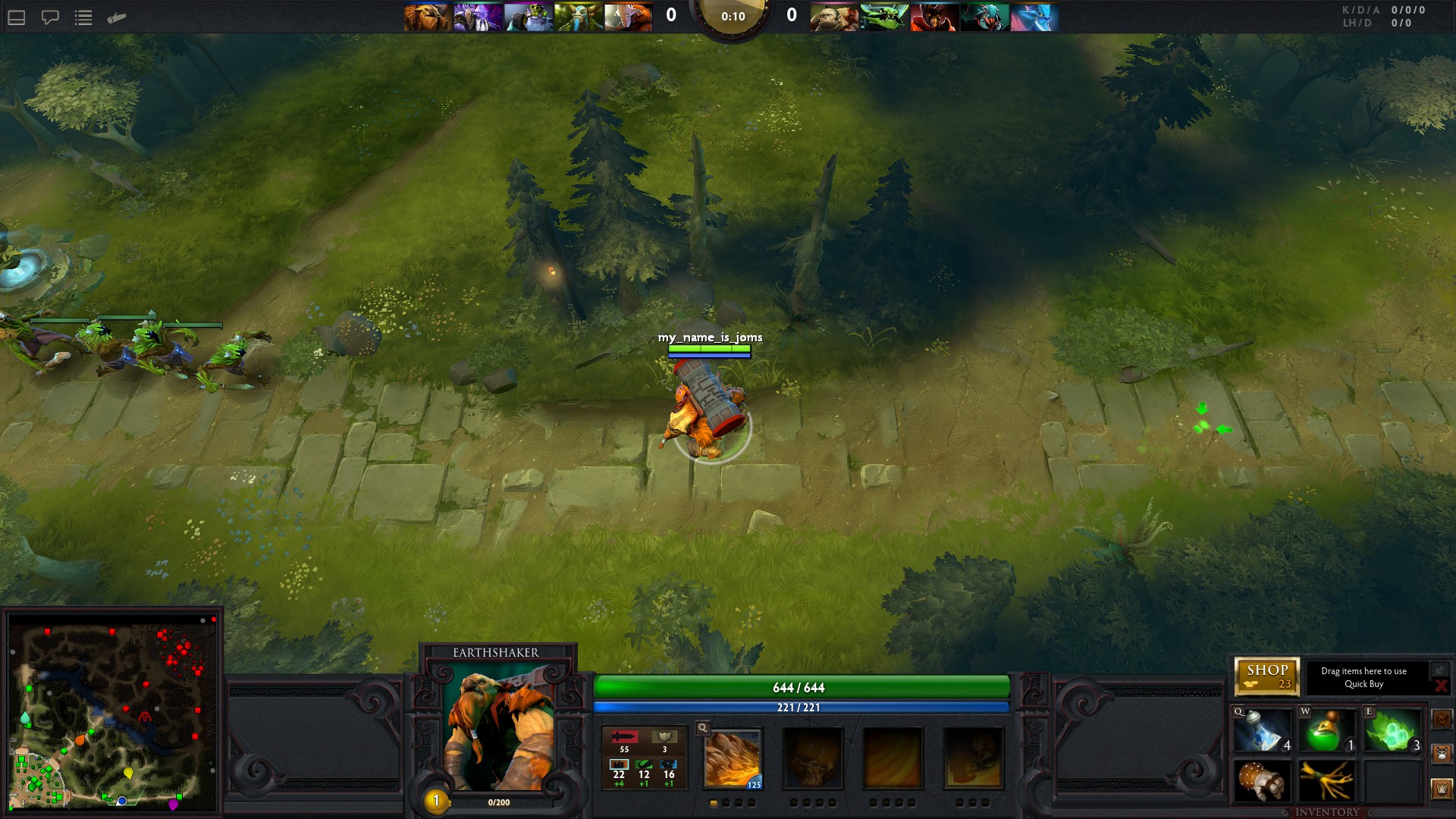Select Earthshaker in the top hero bar
1456x819 pixels.
pos(428,17)
